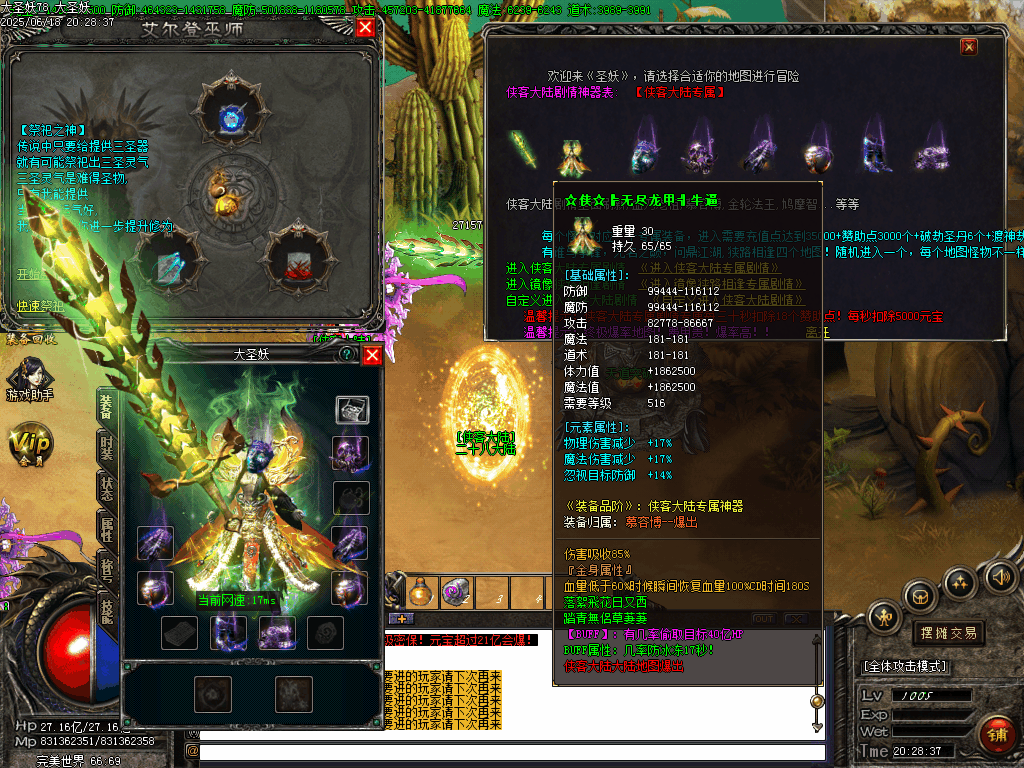Close the 大圣妖 character equipment panel

[x=371, y=354]
